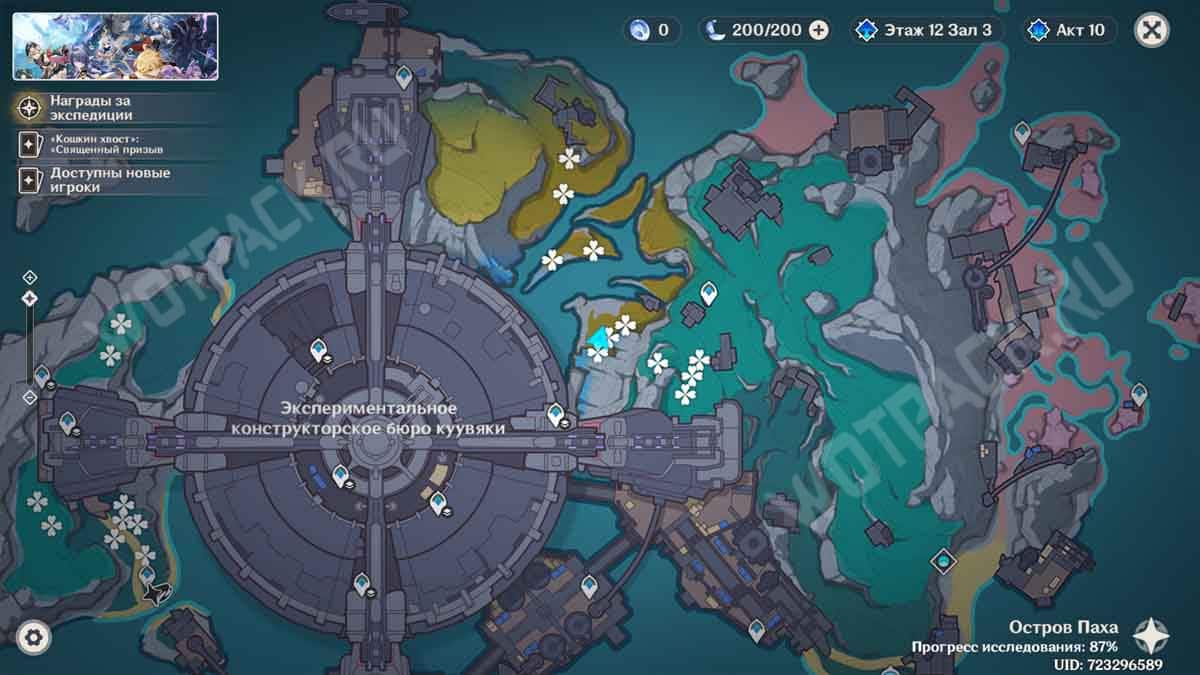Open the Этаж 12 Зал 3 abyss indicator
The width and height of the screenshot is (1200, 675).
(925, 30)
